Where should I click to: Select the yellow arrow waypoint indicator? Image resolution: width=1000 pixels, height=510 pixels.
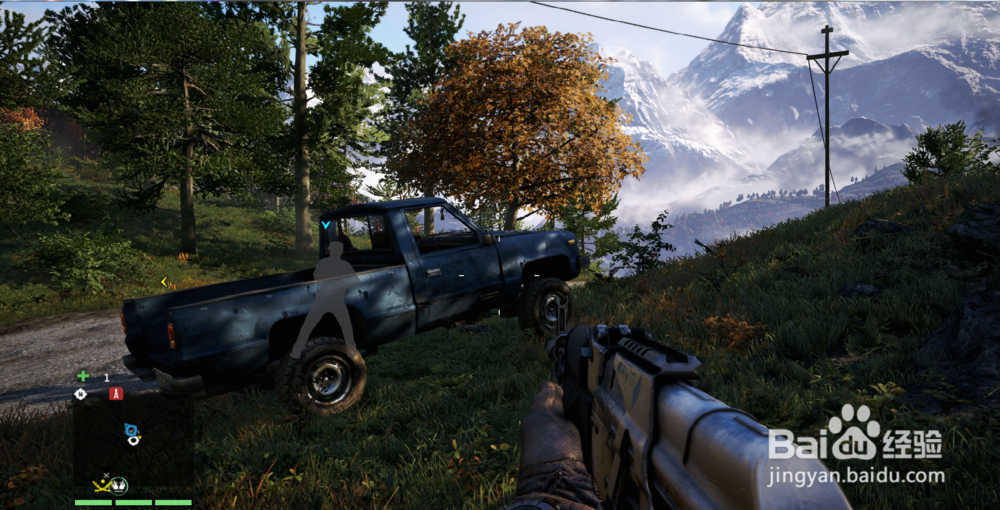click(x=165, y=282)
